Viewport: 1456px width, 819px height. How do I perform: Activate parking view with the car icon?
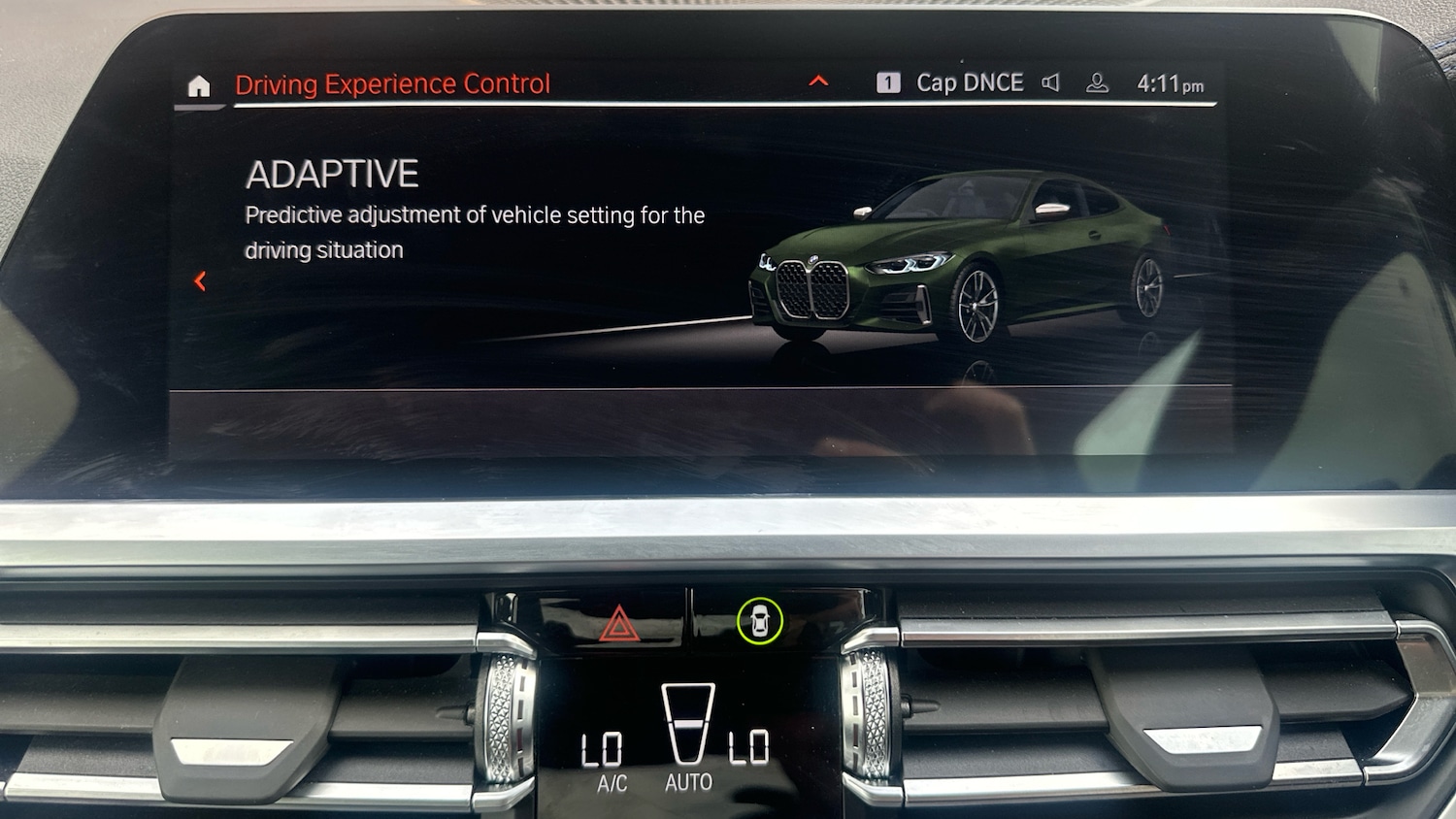(x=762, y=620)
